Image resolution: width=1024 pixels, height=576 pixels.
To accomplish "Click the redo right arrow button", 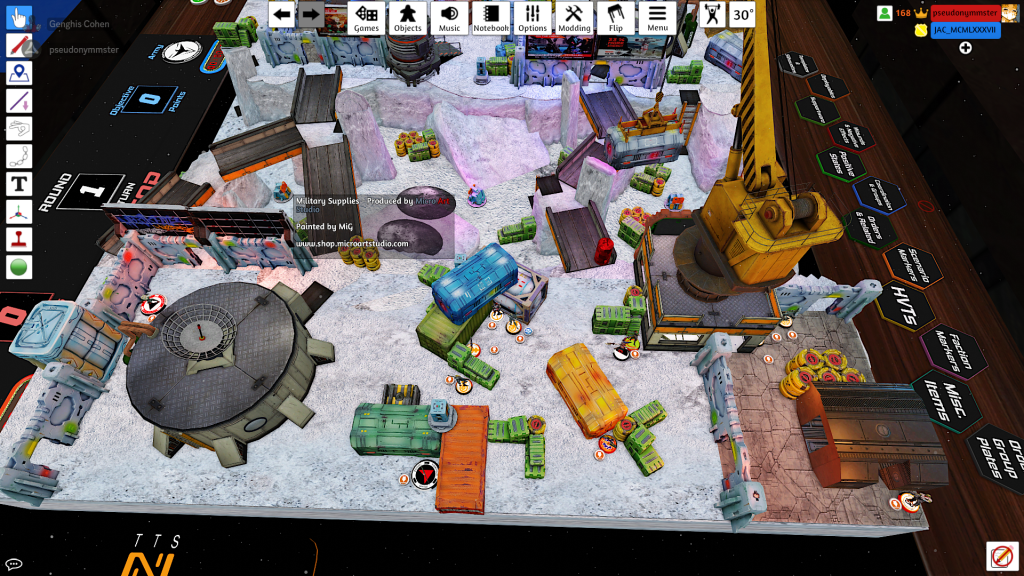I will 311,14.
